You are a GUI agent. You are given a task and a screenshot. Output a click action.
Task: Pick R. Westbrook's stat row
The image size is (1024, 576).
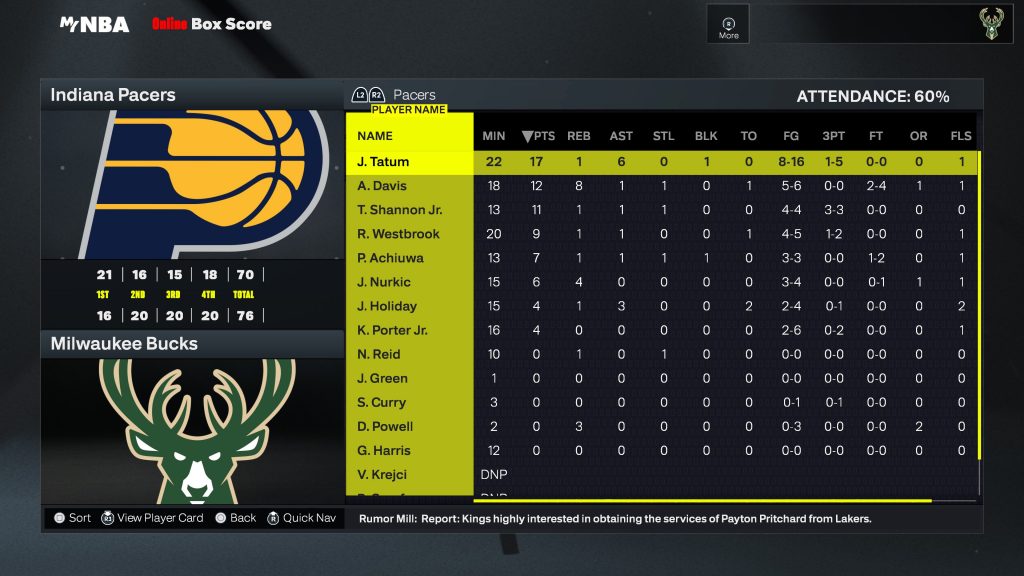pyautogui.click(x=397, y=234)
